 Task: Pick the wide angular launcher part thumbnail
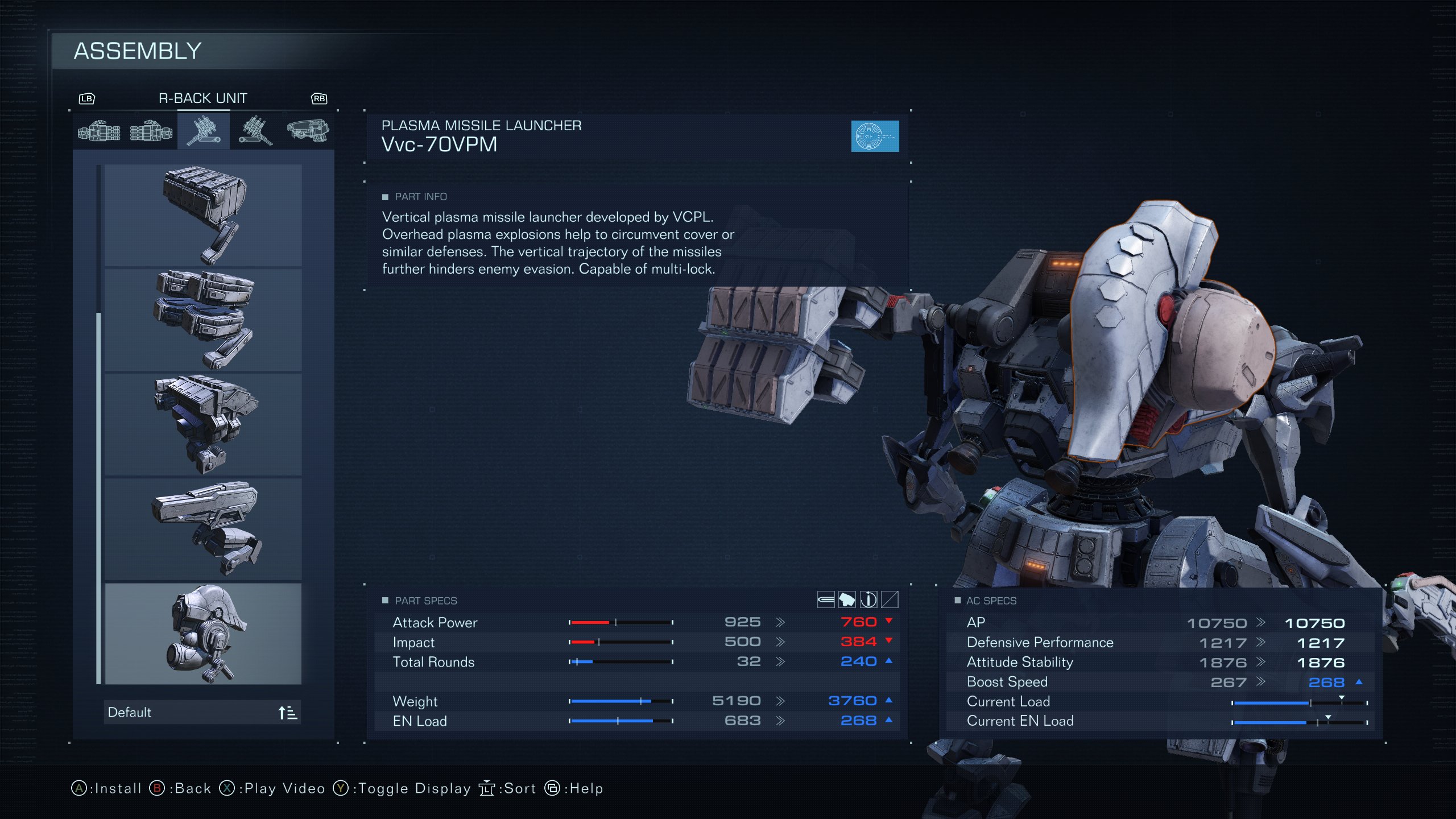[203, 424]
